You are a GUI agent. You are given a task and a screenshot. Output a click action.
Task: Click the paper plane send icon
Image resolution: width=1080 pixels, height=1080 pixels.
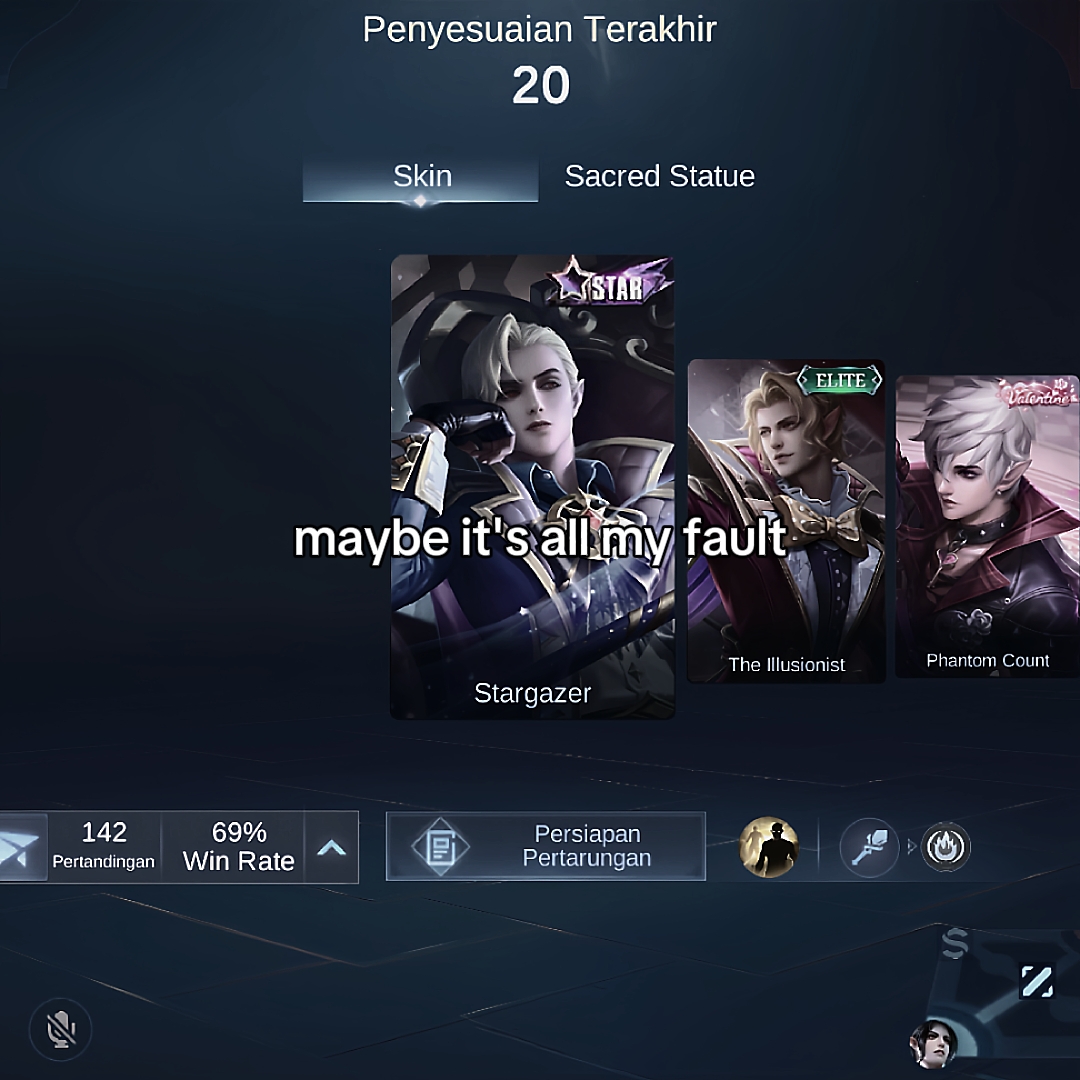(22, 847)
